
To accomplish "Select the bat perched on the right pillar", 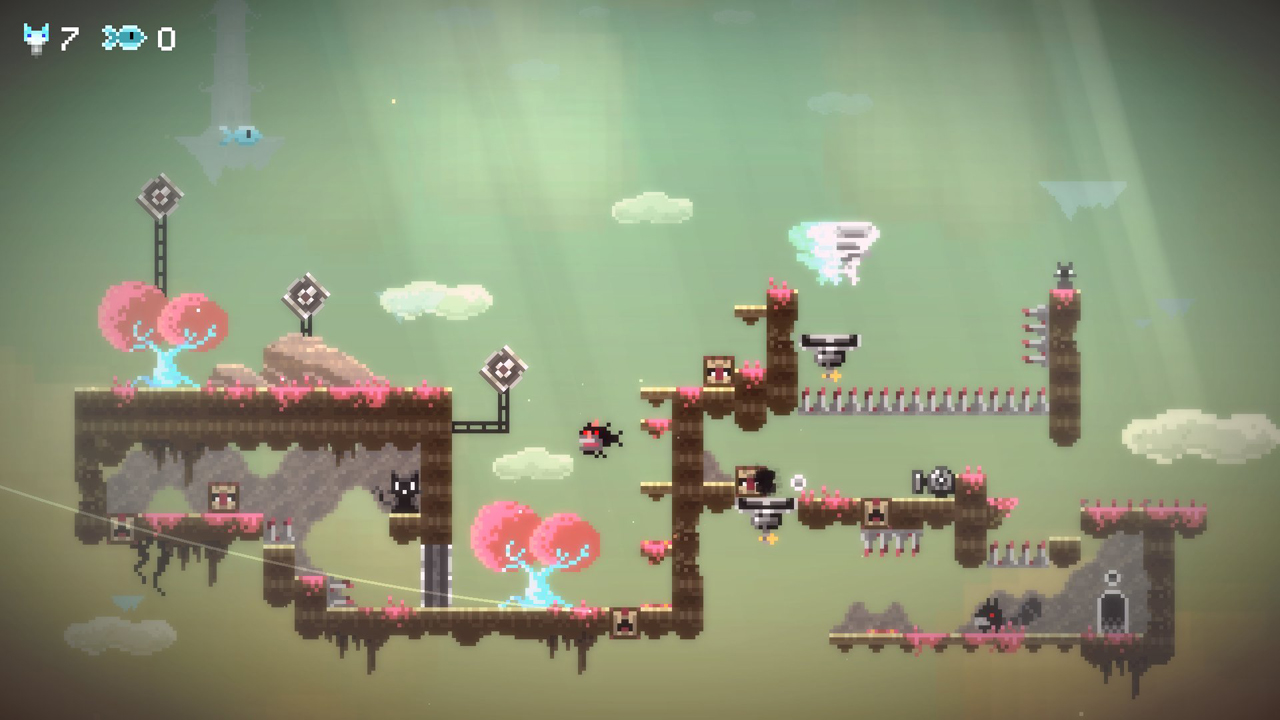I will 1065,272.
